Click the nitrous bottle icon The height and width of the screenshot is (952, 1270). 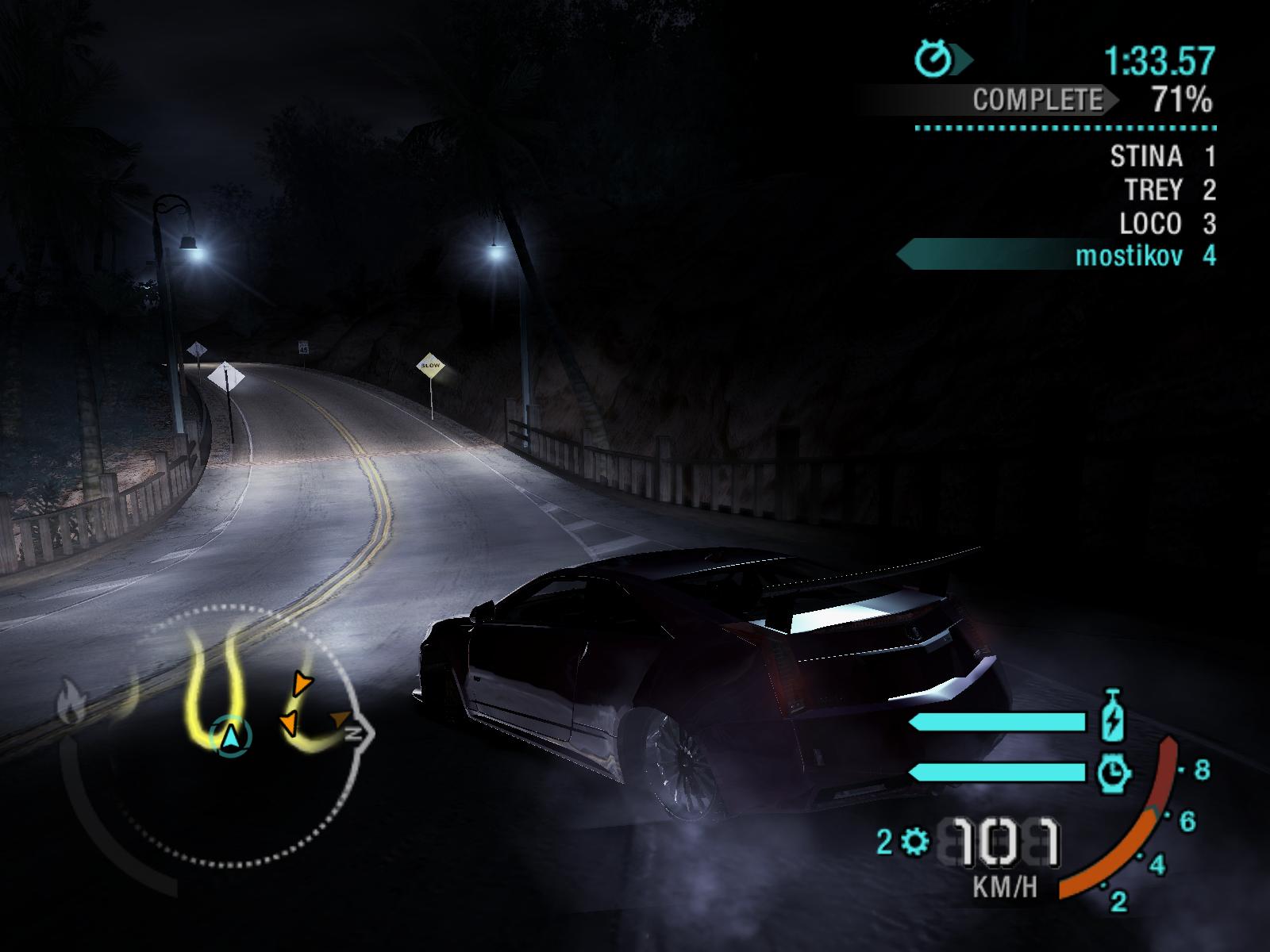(x=1111, y=716)
